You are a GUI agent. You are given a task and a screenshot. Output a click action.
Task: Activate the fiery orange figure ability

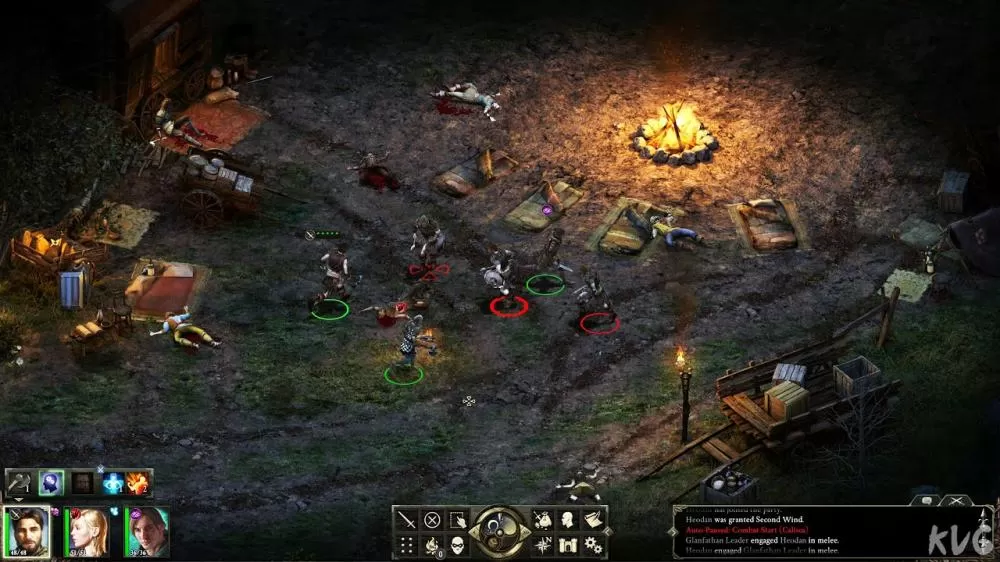138,483
